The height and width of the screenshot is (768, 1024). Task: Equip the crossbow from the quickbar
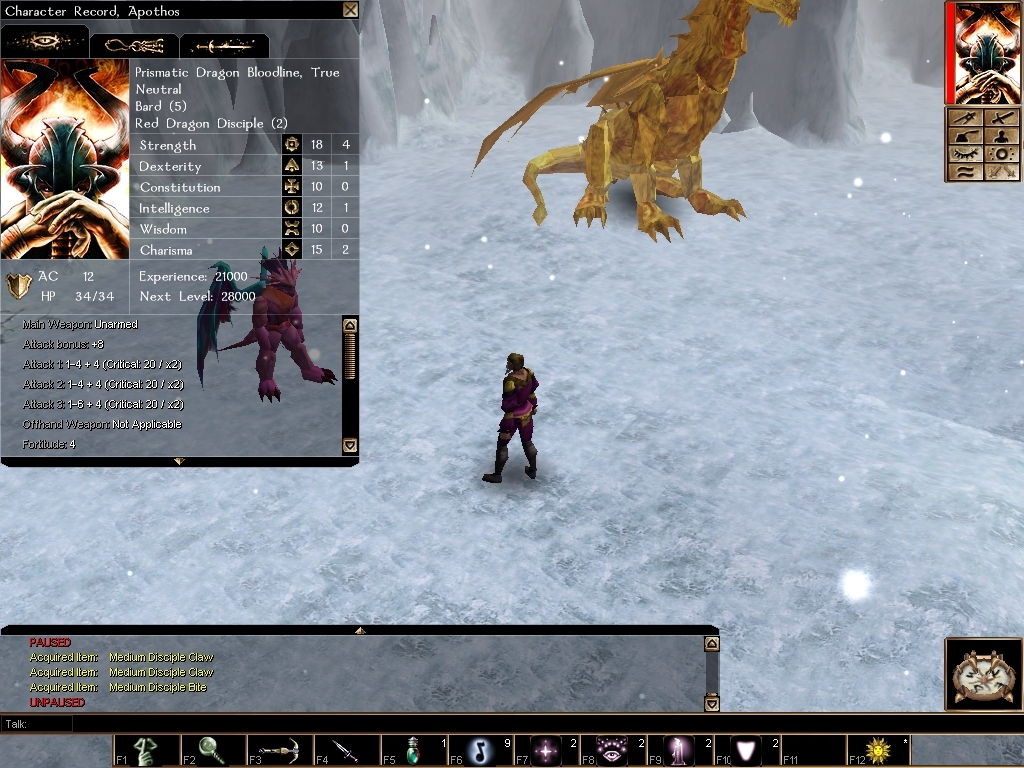click(280, 750)
